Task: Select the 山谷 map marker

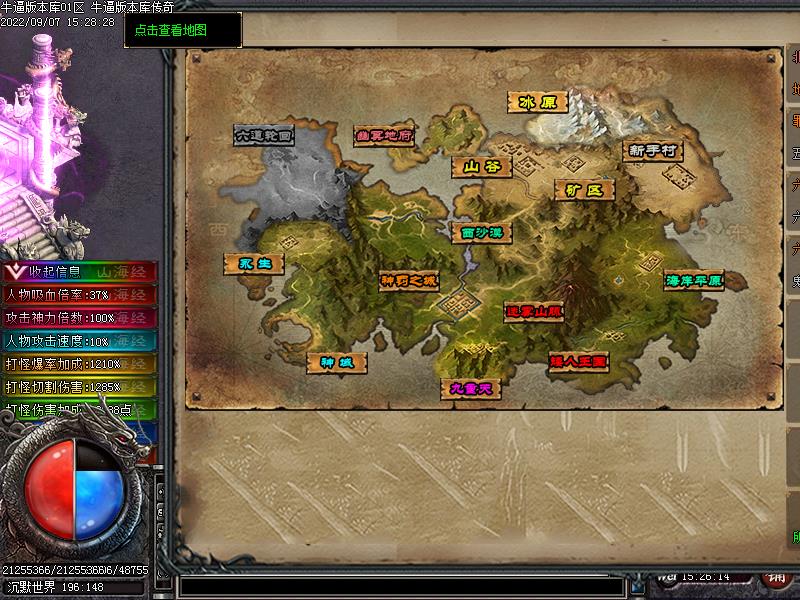Action: (481, 167)
